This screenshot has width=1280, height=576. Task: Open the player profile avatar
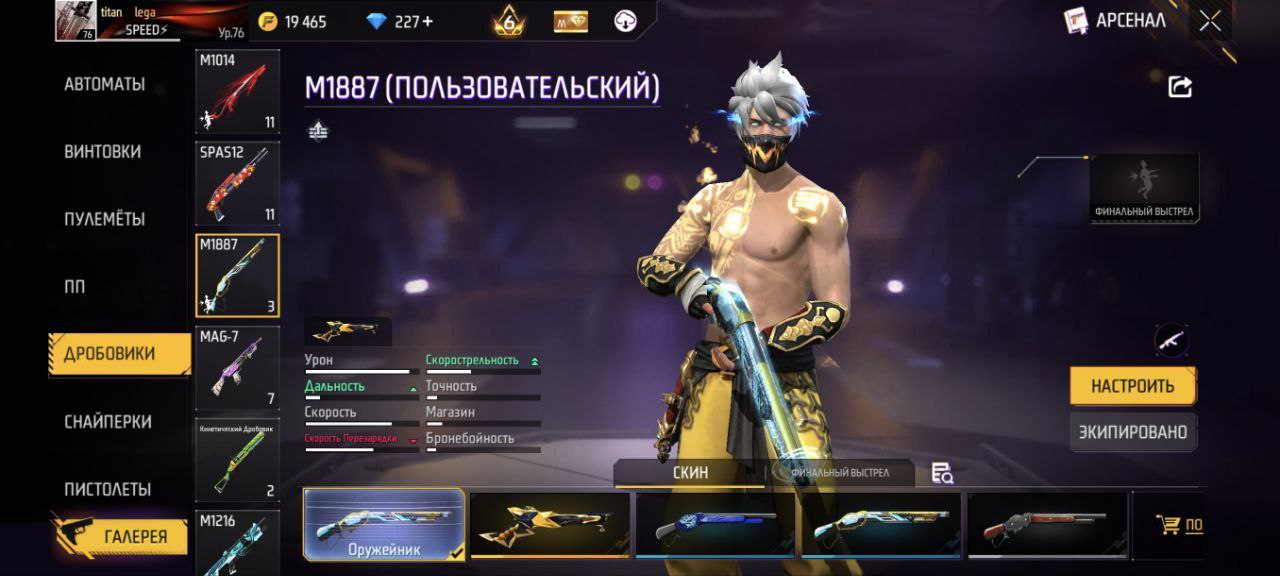(76, 20)
